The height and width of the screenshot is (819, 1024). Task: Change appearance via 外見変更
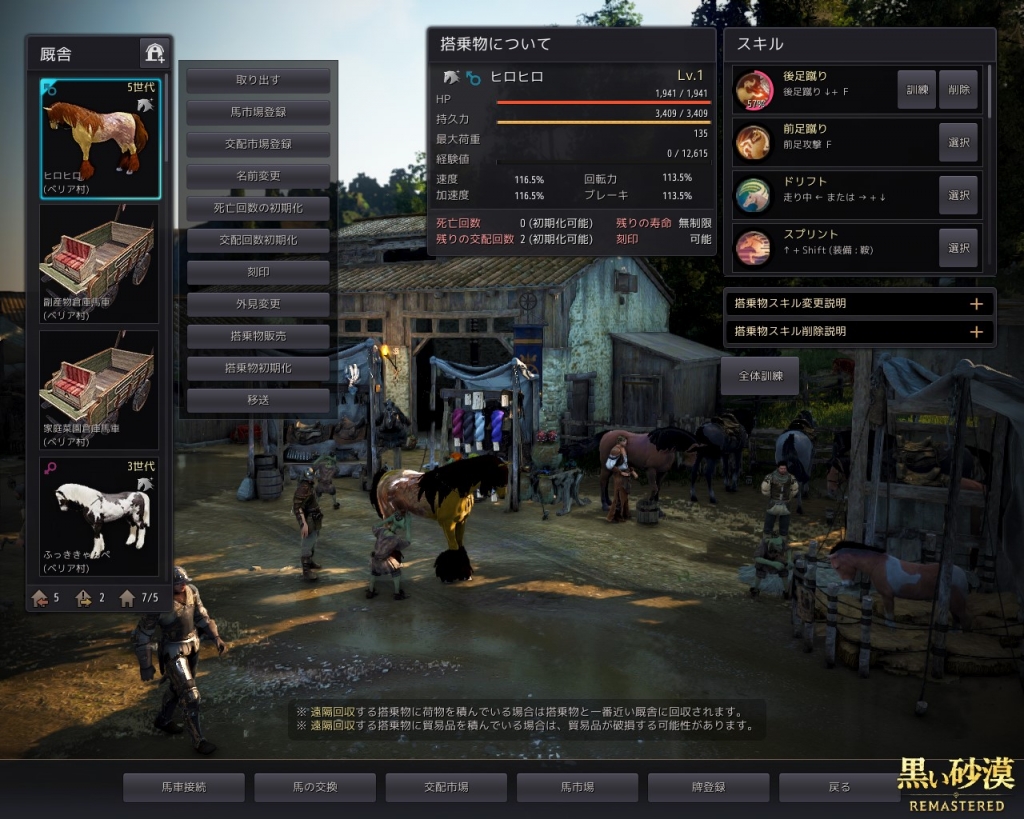point(258,304)
